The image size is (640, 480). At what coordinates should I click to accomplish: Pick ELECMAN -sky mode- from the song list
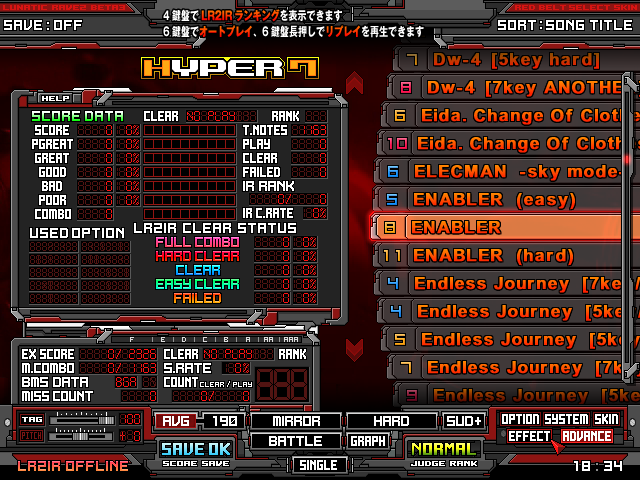point(510,171)
